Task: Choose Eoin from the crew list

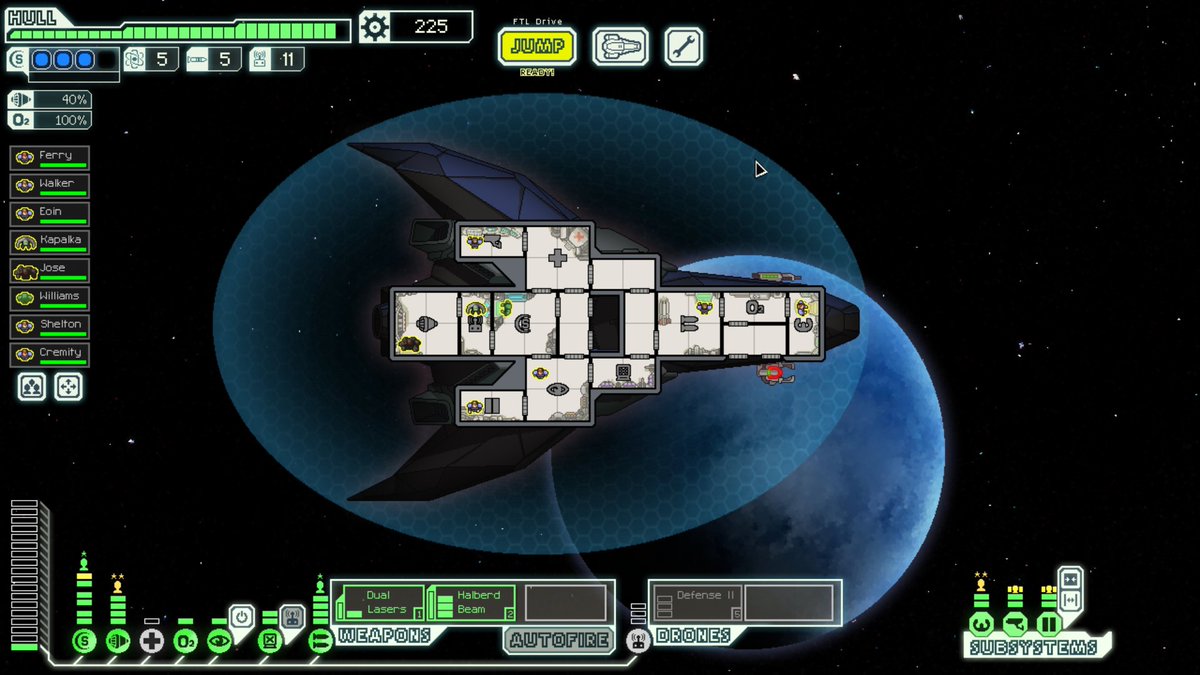Action: (50, 213)
